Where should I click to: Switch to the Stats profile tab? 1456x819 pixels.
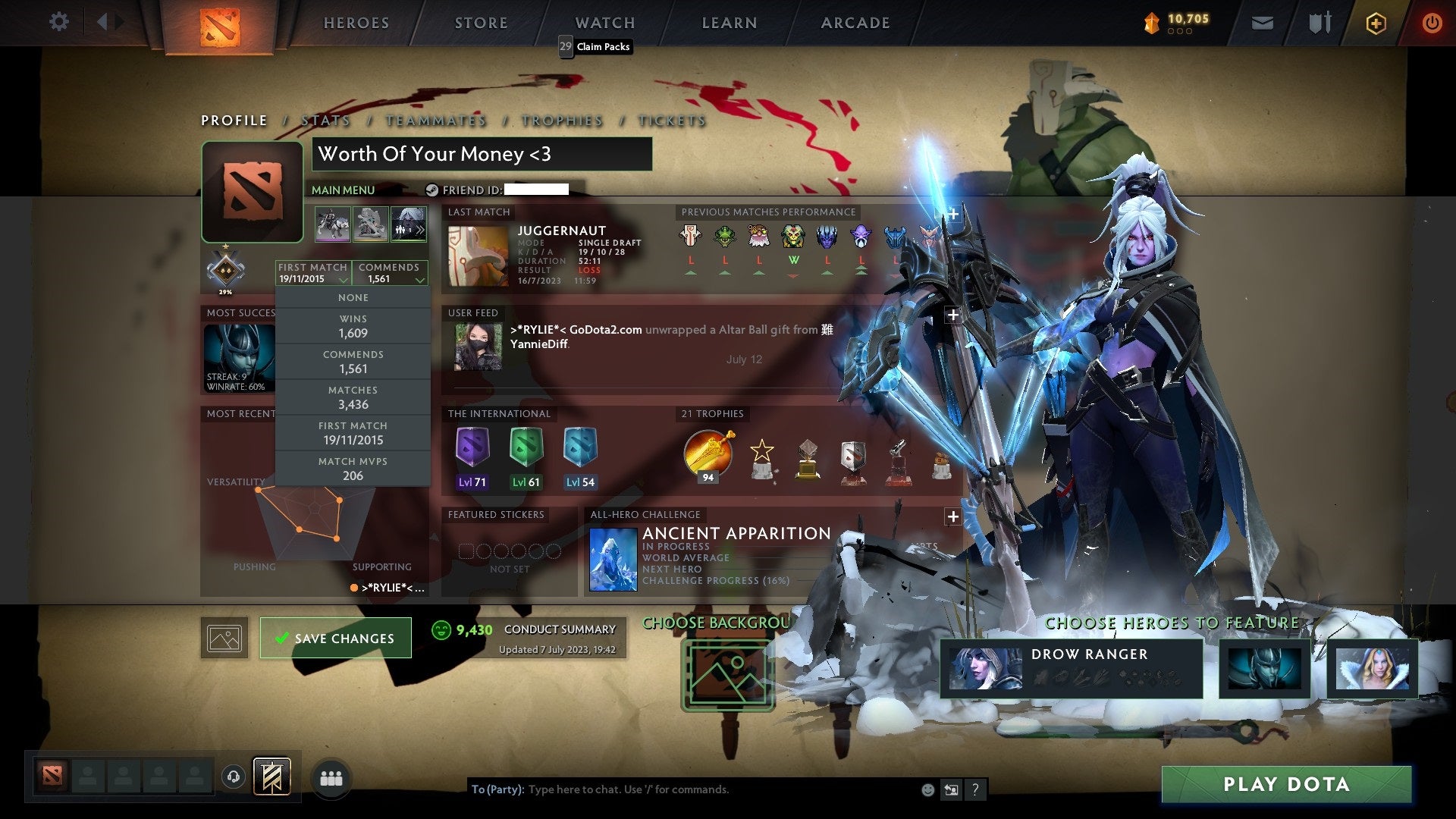325,121
